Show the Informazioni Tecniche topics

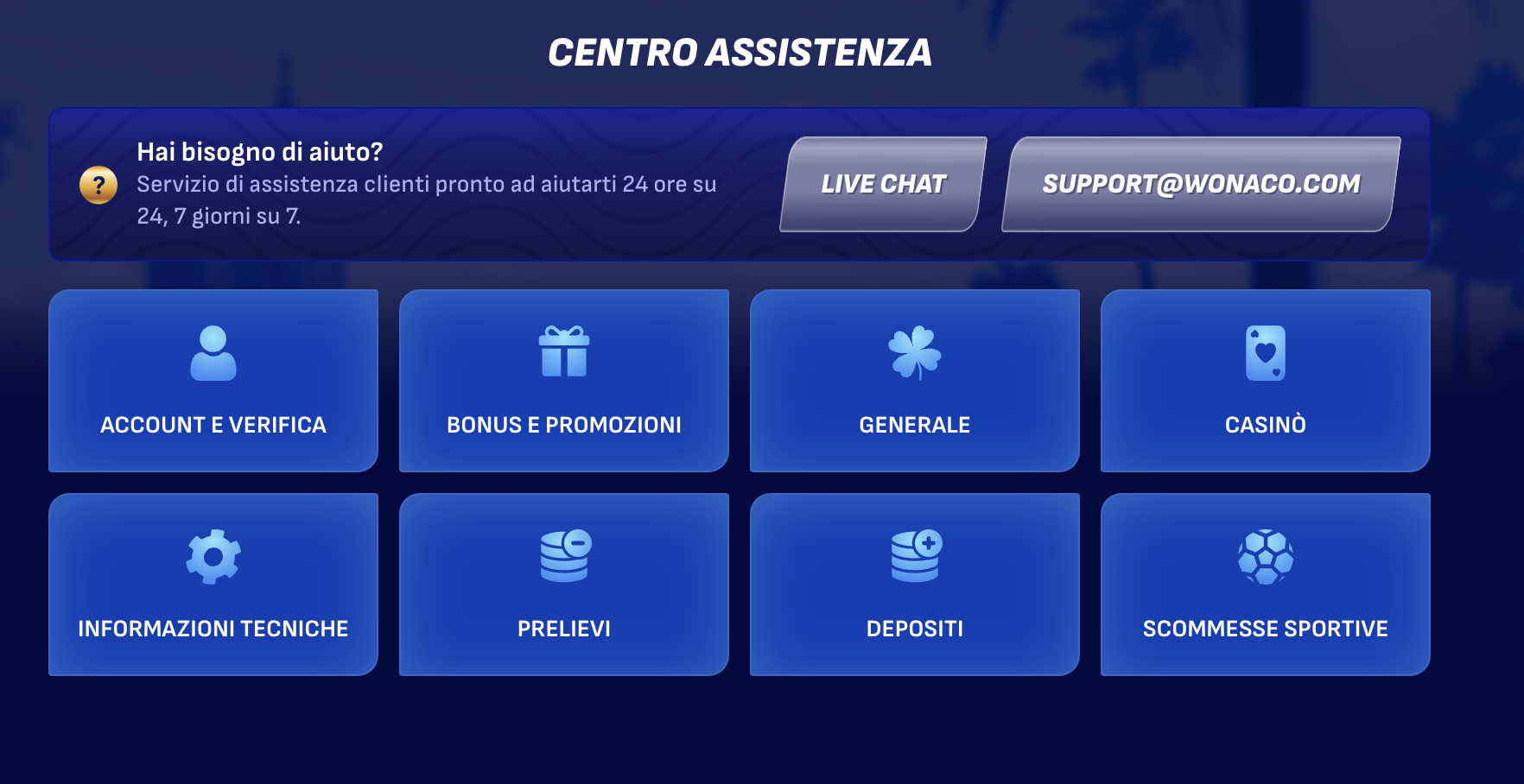(213, 585)
